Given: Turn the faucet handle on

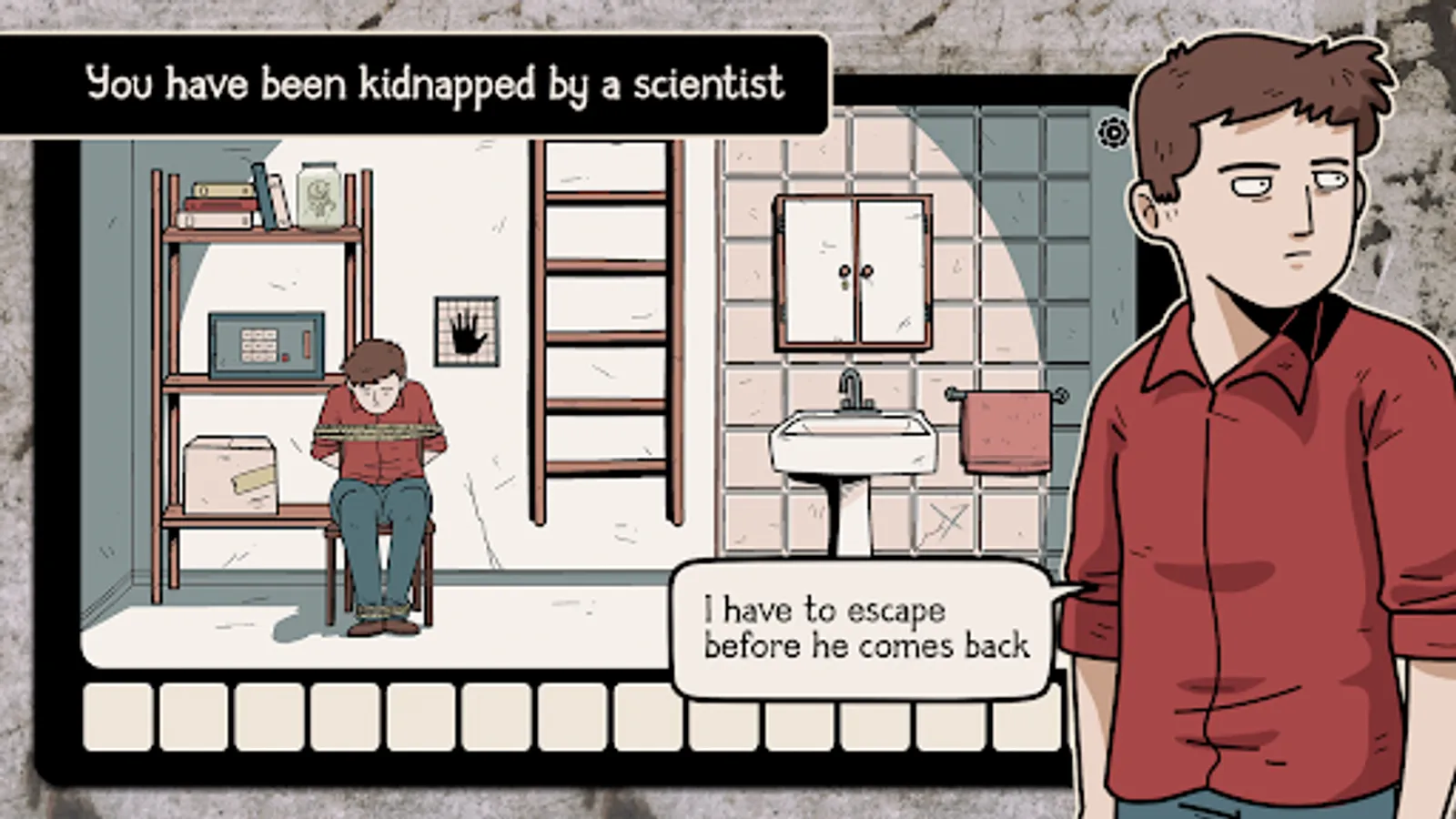Looking at the screenshot, I should tap(870, 402).
